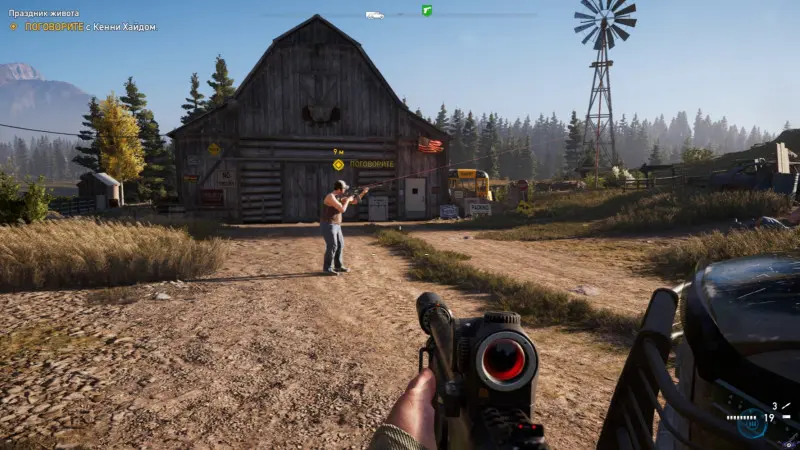Click the green marker on the compass bar
800x450 pixels.
pyautogui.click(x=427, y=11)
